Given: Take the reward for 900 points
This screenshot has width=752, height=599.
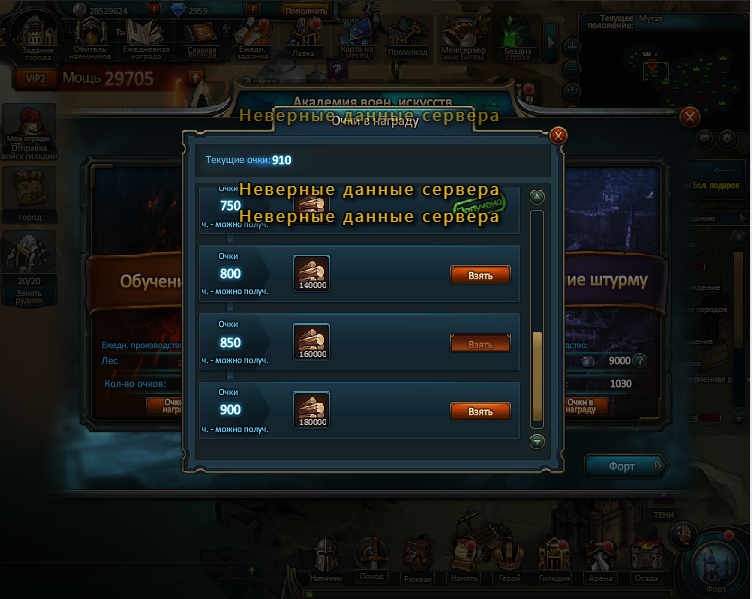Looking at the screenshot, I should point(480,411).
